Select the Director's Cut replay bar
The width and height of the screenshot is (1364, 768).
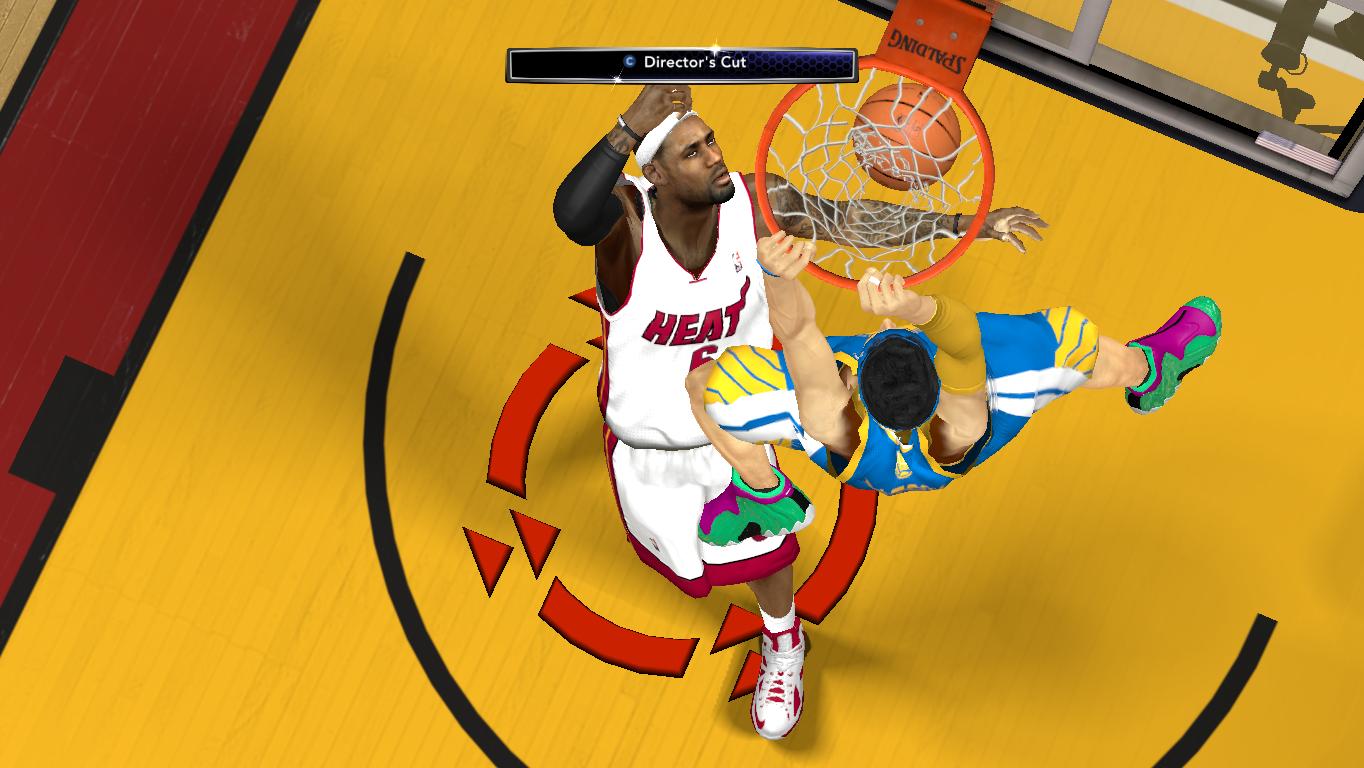click(681, 63)
